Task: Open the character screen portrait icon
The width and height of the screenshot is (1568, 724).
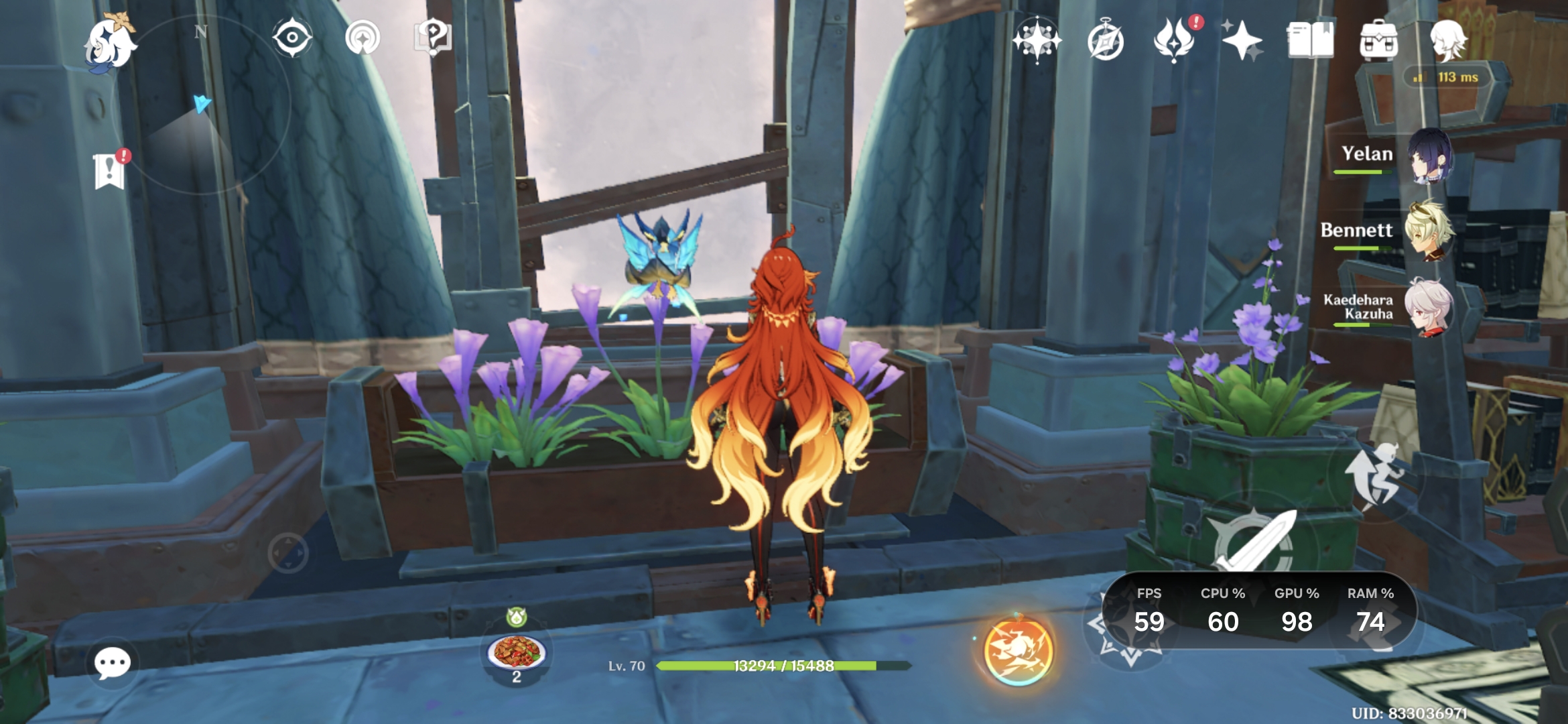Action: 1447,40
